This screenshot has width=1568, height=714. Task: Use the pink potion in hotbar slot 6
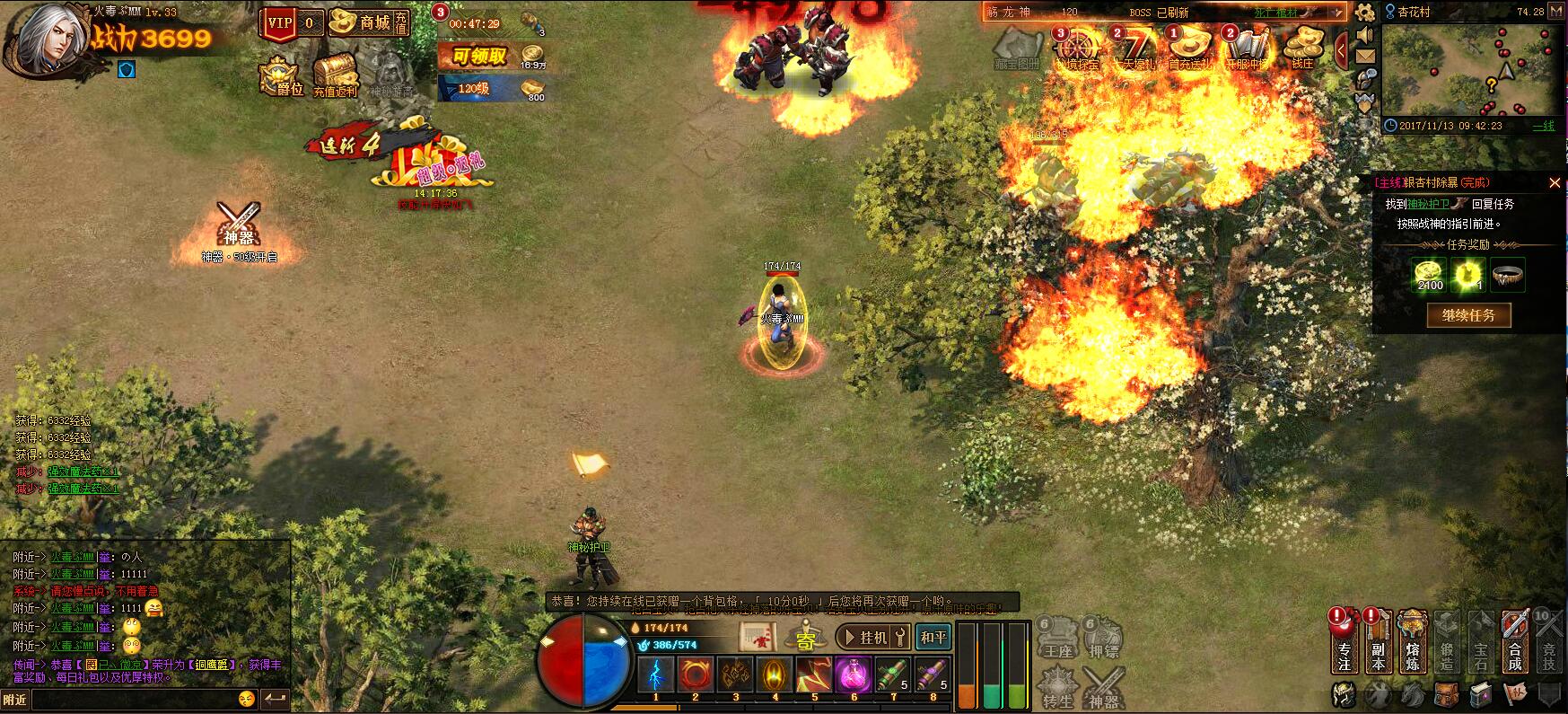pos(853,674)
